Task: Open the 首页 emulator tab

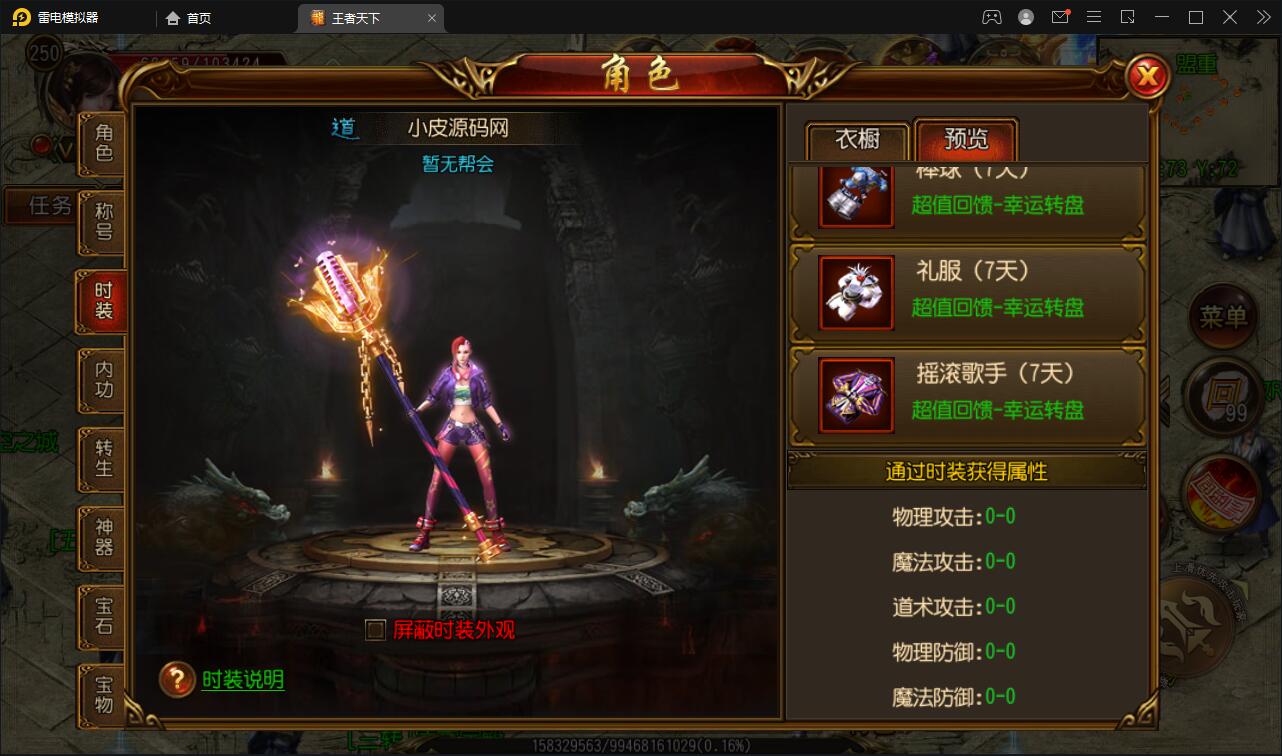Action: [190, 17]
